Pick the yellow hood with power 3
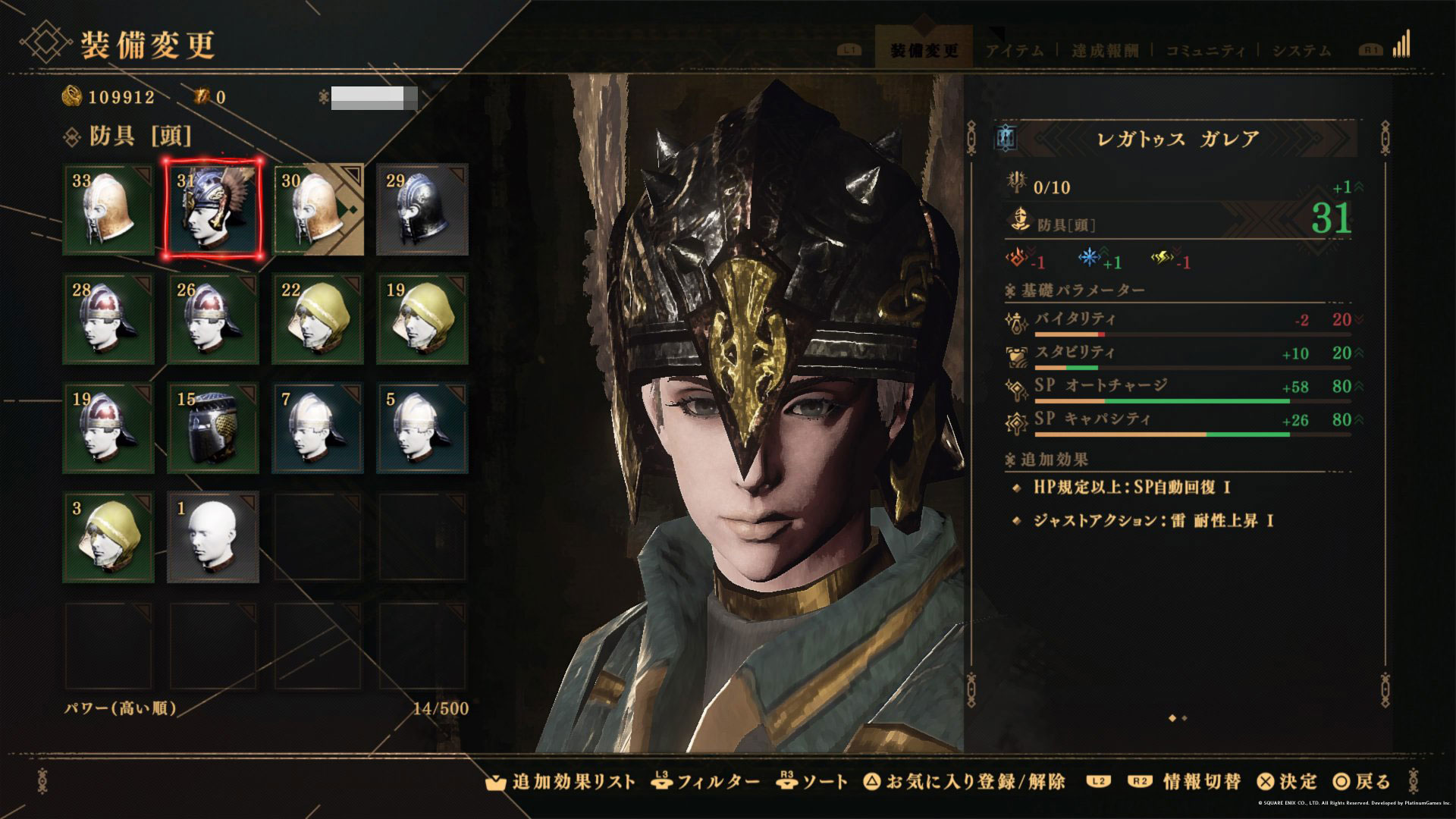 pyautogui.click(x=108, y=537)
